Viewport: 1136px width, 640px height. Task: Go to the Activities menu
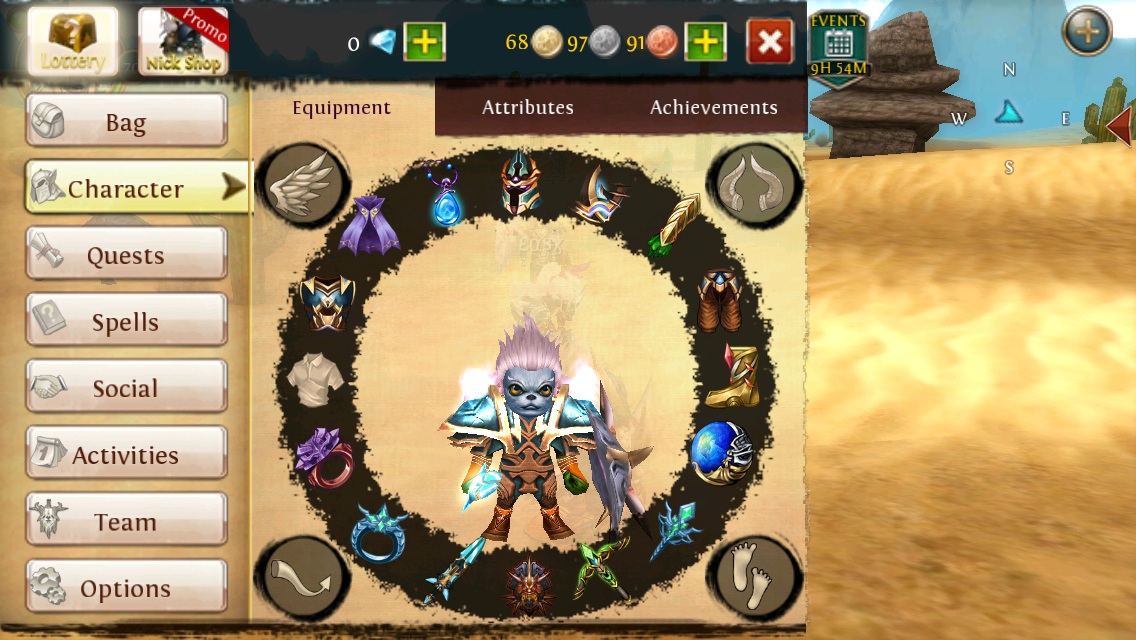(126, 455)
